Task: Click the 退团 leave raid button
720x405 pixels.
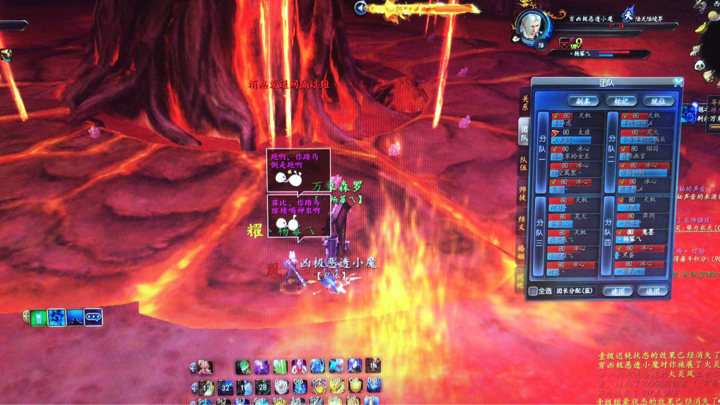Action: point(653,291)
